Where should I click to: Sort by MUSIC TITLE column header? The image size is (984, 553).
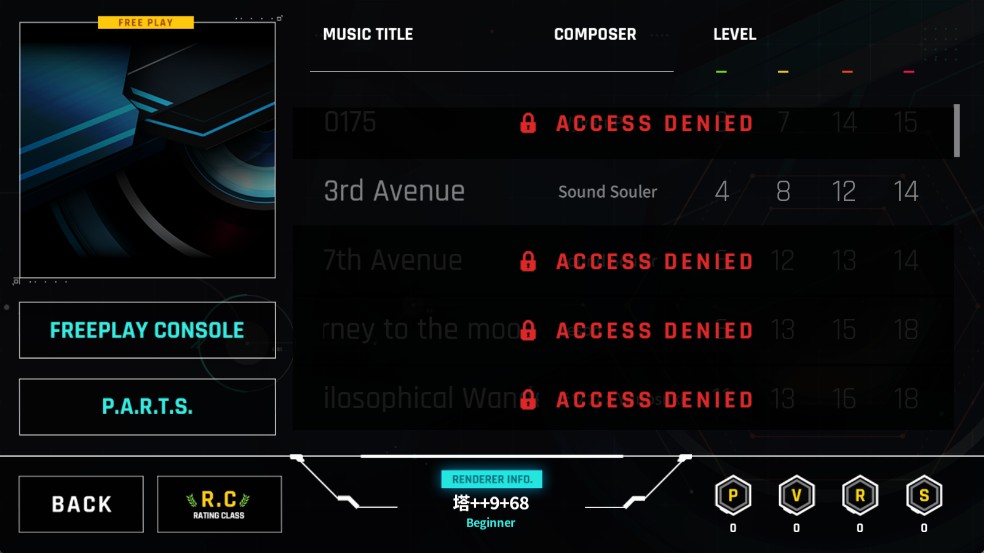(x=368, y=34)
